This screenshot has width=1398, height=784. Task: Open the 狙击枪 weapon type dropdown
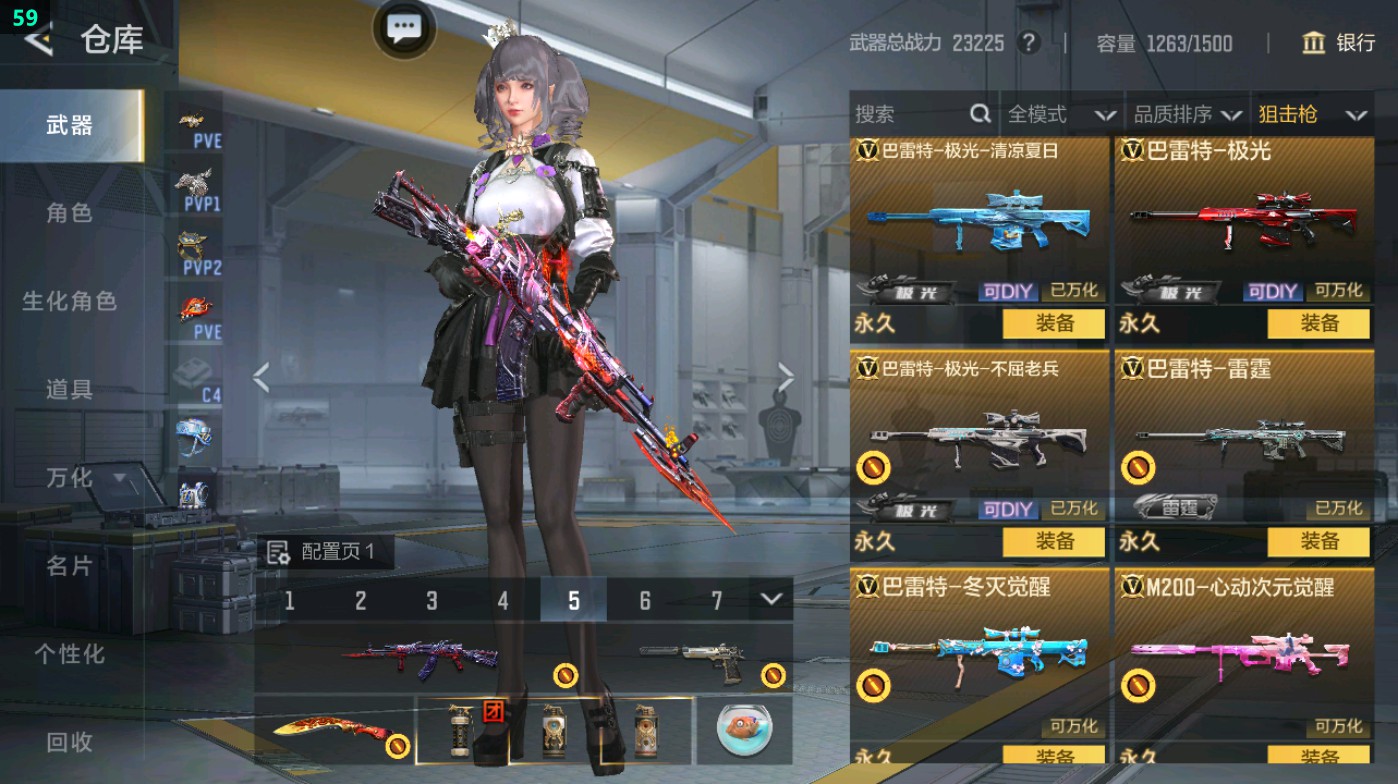tap(1310, 114)
